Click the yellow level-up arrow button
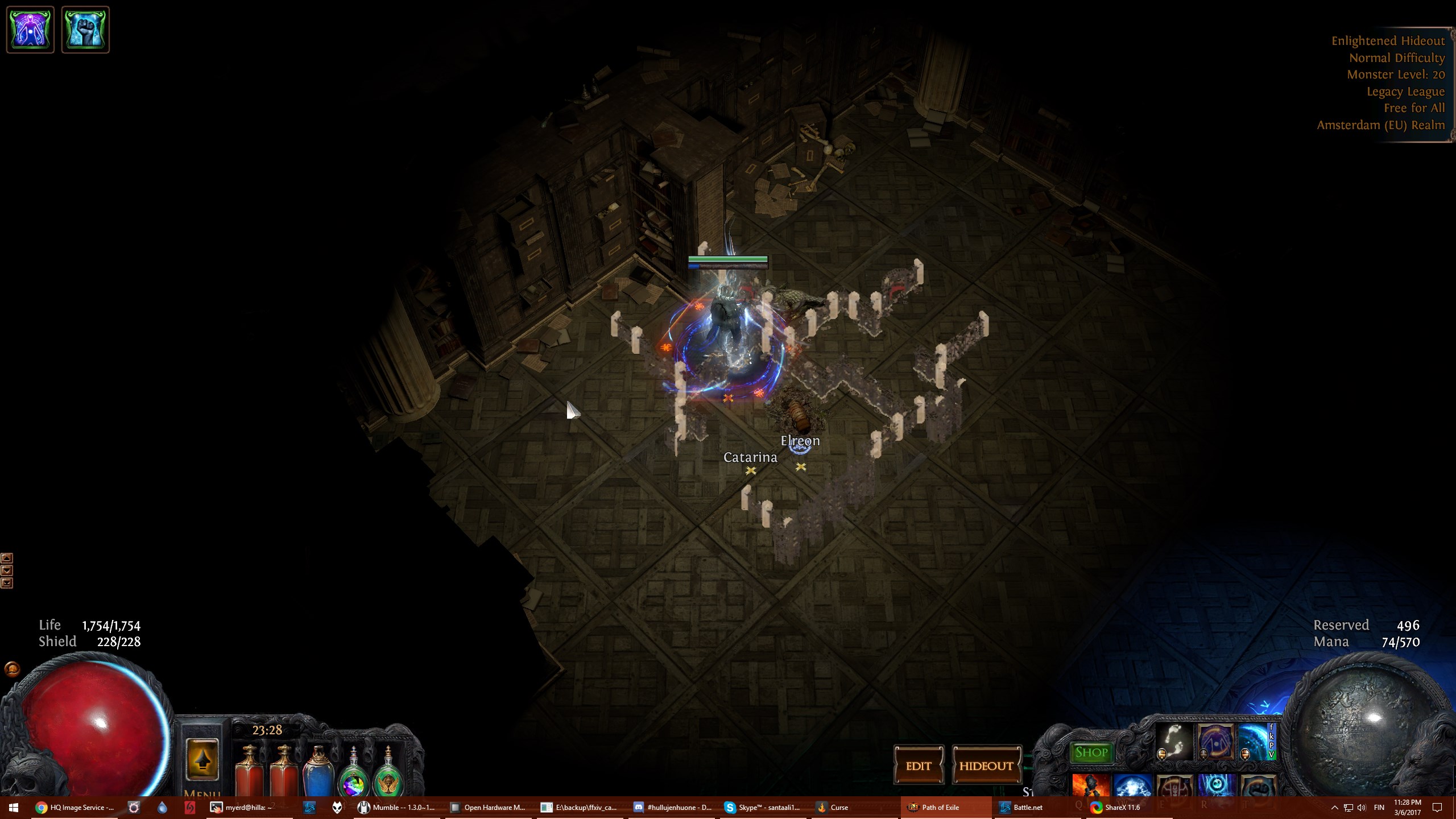Viewport: 1456px width, 819px height. 202,760
